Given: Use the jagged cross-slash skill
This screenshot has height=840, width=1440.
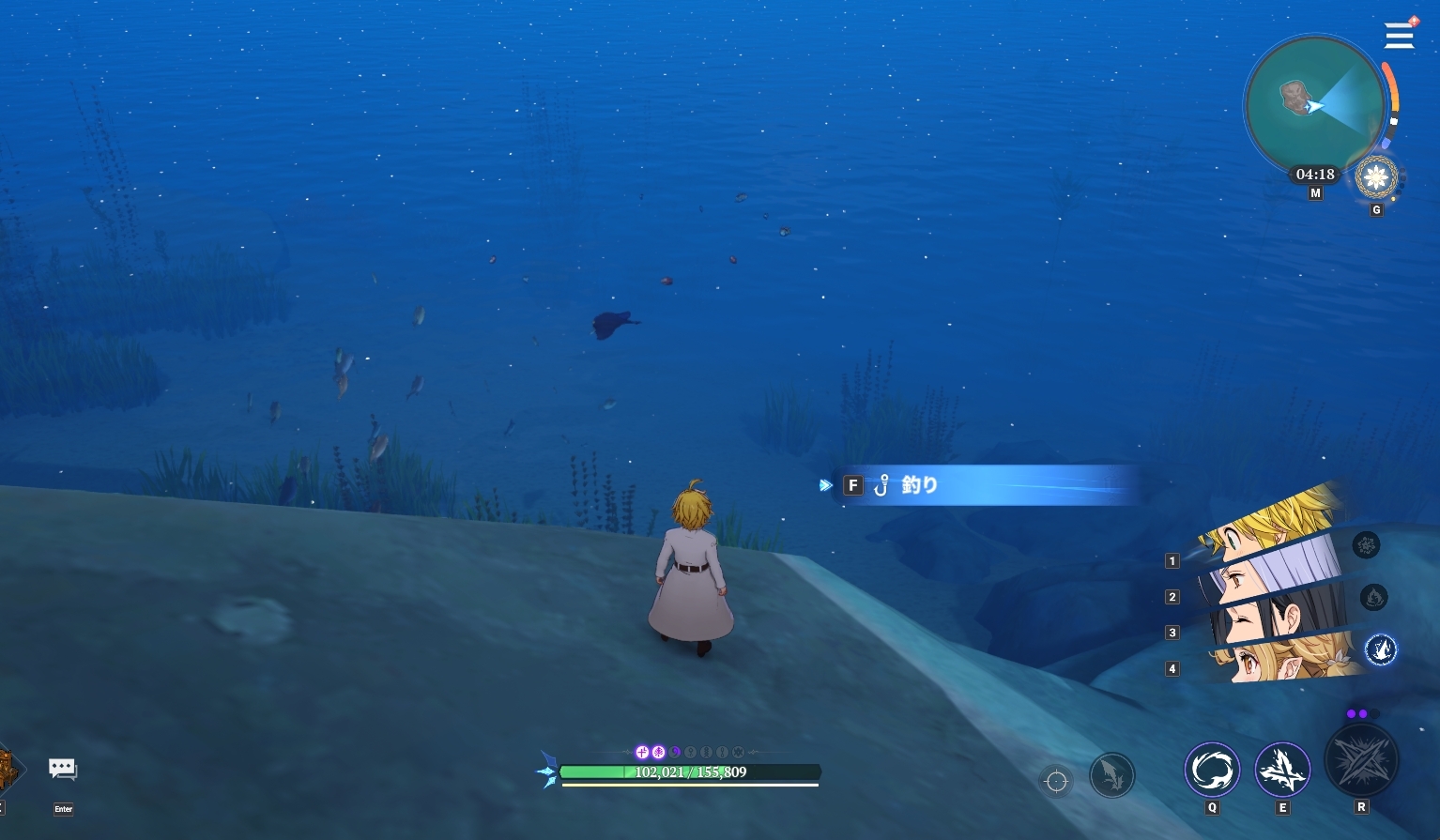Looking at the screenshot, I should [1282, 771].
